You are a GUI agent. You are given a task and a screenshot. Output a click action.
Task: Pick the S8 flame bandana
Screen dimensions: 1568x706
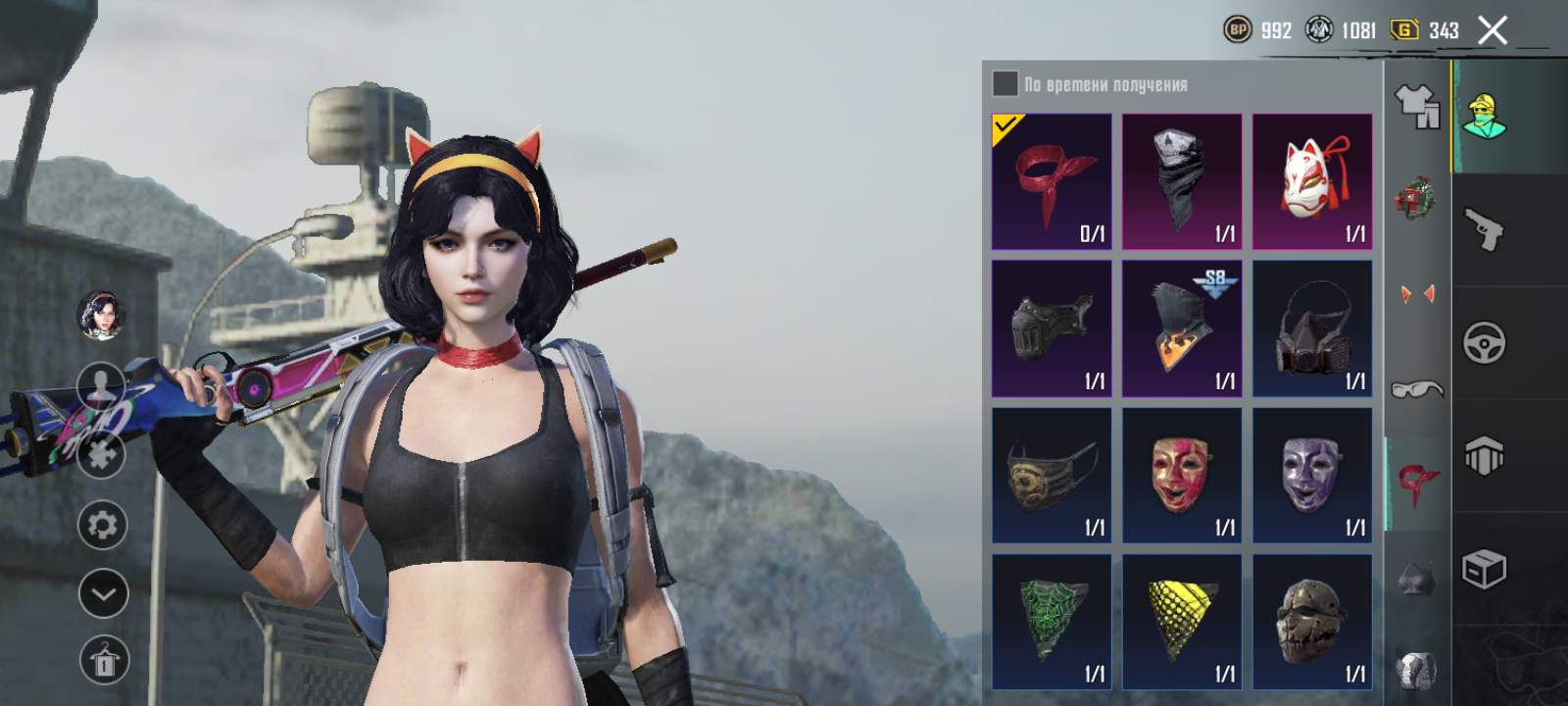coord(1182,328)
